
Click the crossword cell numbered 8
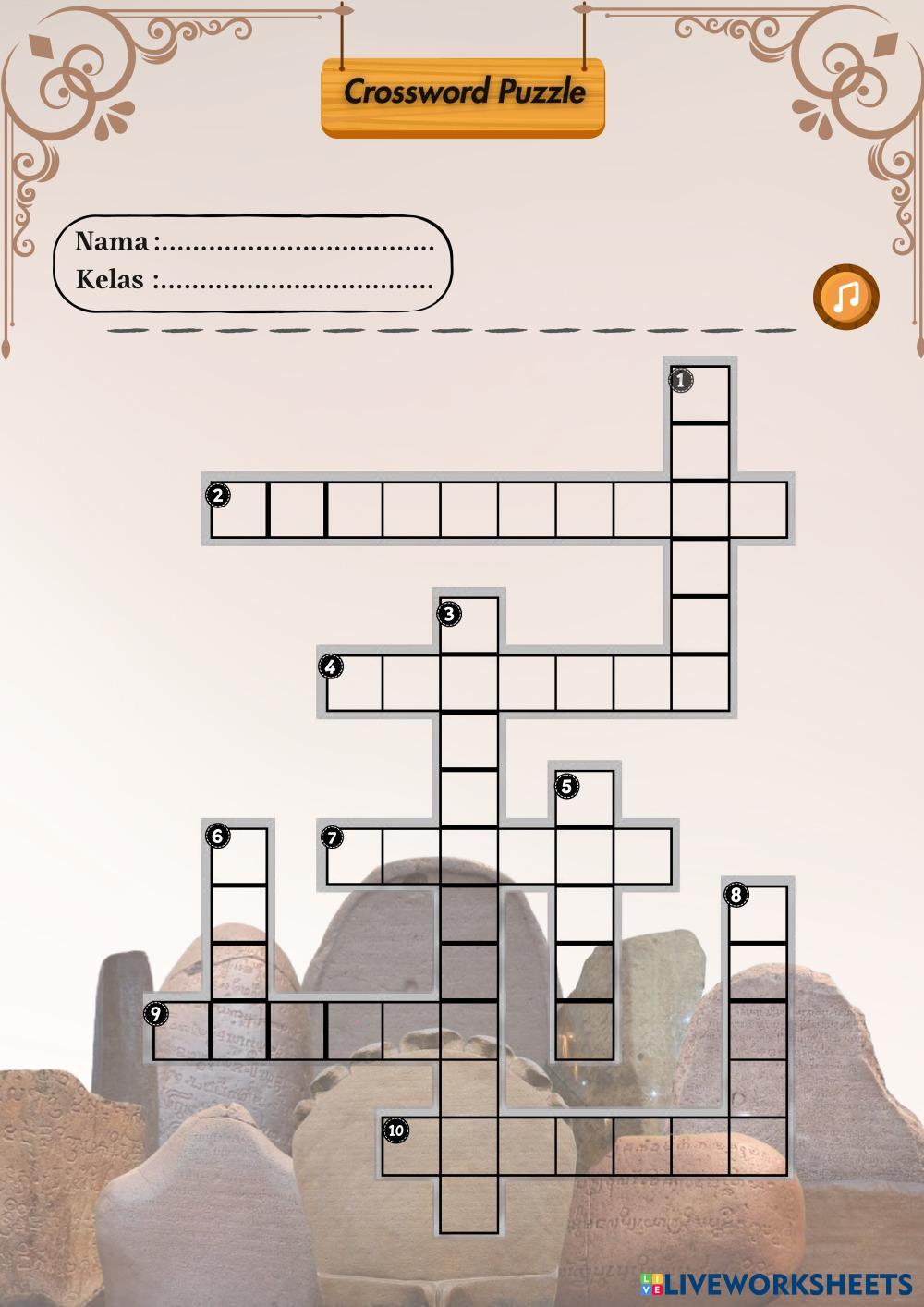759,913
